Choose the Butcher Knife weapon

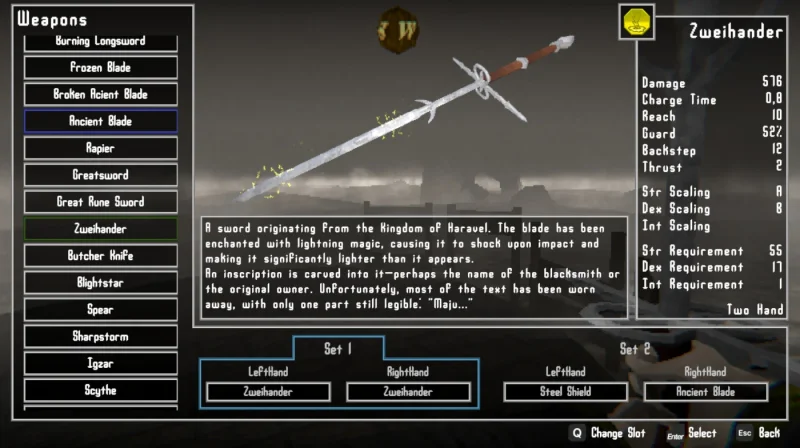pos(100,256)
